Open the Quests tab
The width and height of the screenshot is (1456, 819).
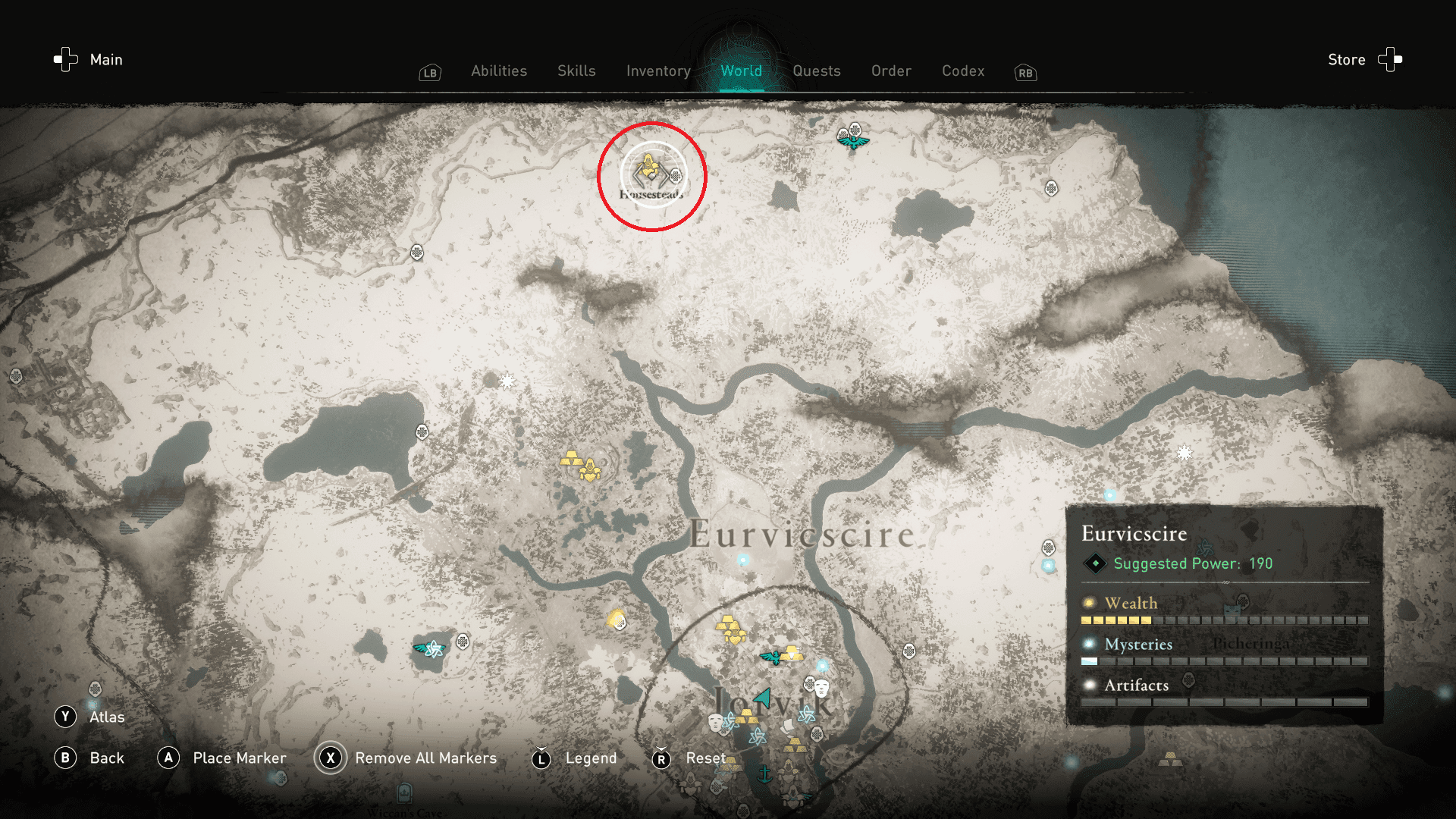click(817, 71)
